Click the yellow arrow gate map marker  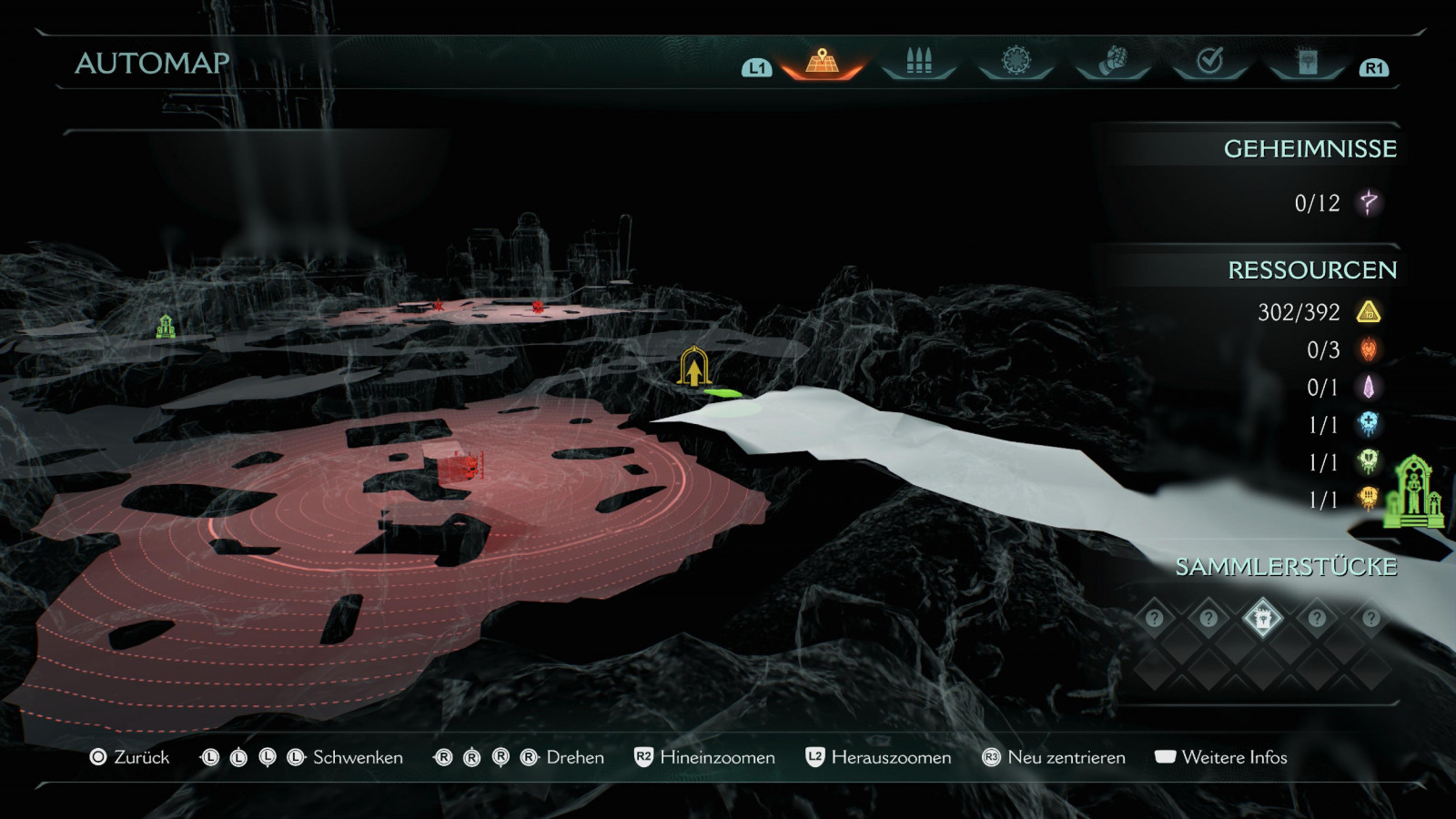pyautogui.click(x=694, y=368)
